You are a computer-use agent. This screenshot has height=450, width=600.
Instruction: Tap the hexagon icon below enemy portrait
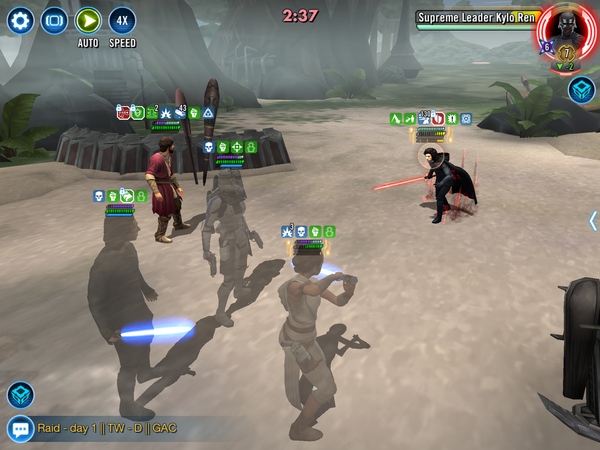tap(581, 91)
